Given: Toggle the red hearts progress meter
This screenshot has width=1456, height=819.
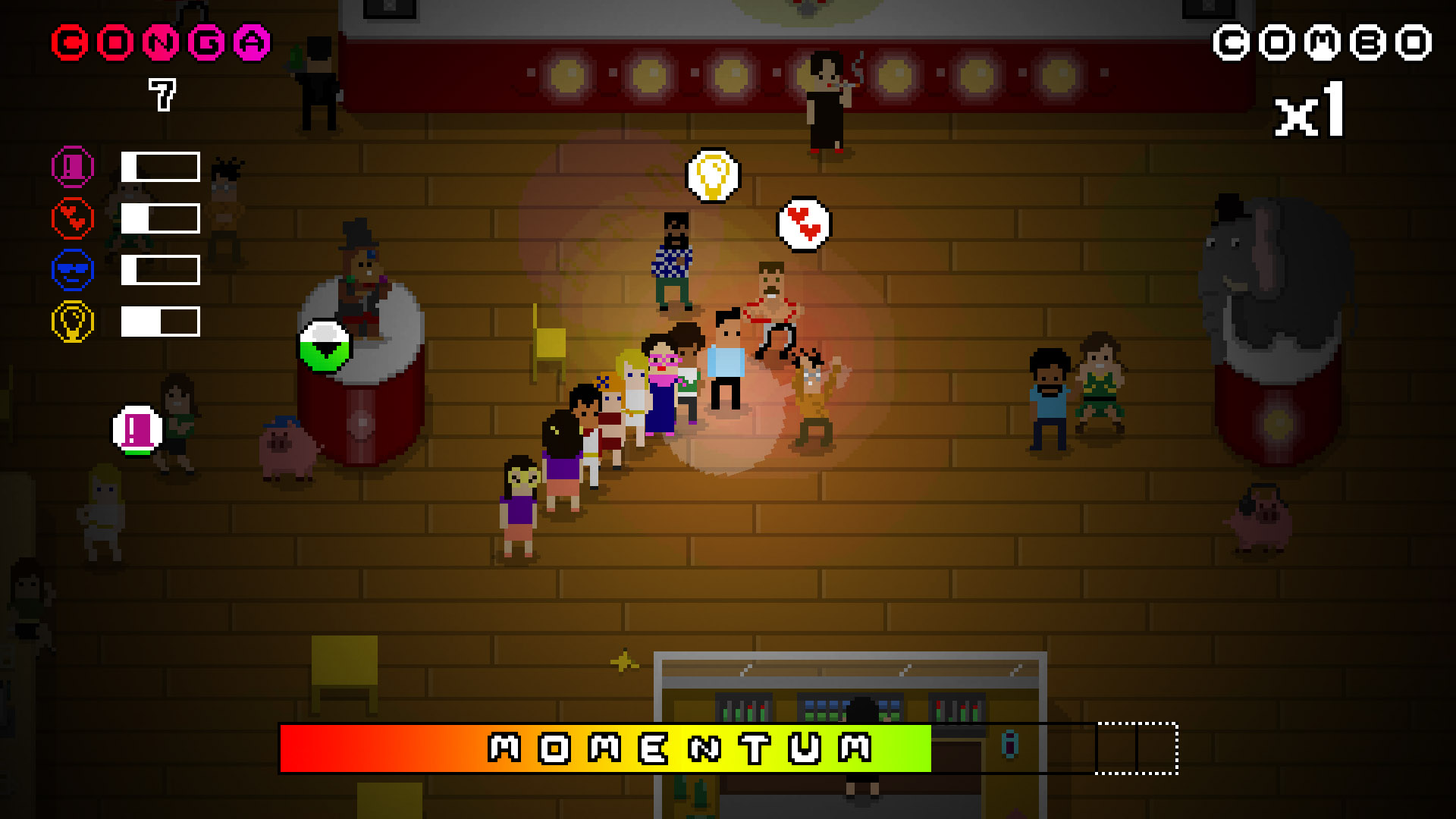Looking at the screenshot, I should coord(158,218).
